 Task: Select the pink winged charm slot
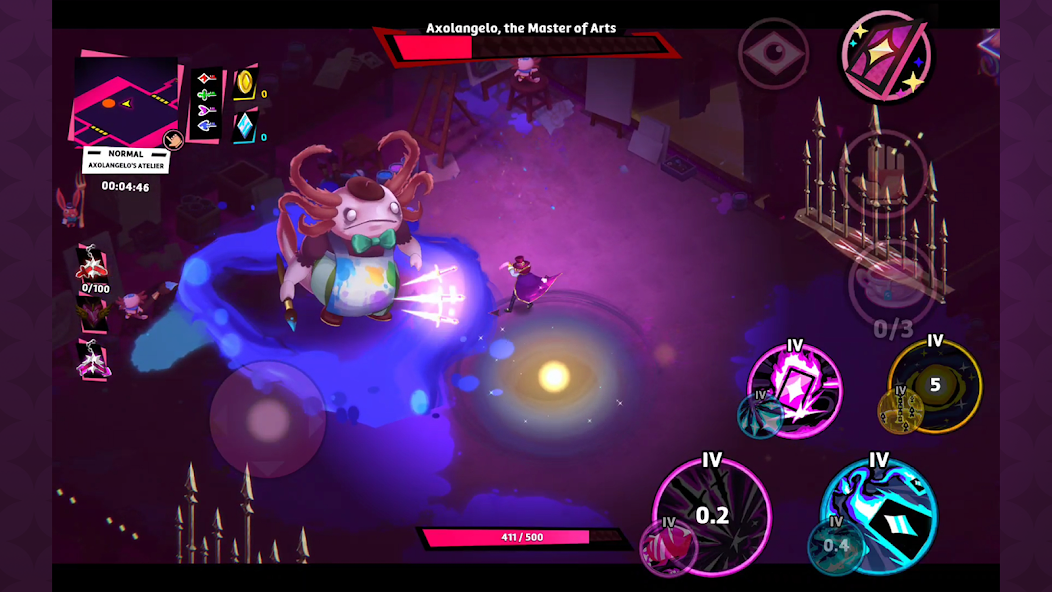point(93,361)
